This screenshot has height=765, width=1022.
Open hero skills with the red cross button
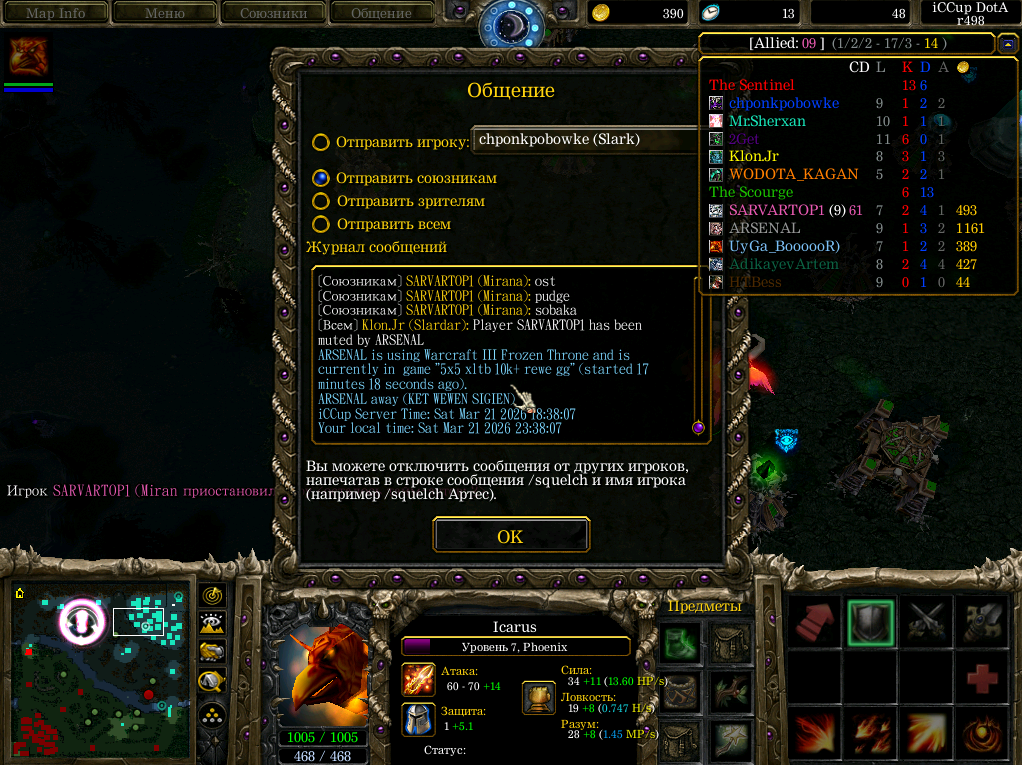click(x=980, y=680)
